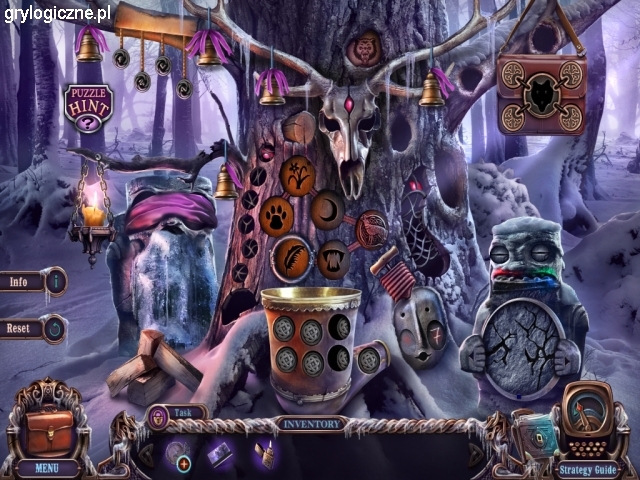Use the Puzzle Hint button
640x480 pixels.
[x=89, y=107]
